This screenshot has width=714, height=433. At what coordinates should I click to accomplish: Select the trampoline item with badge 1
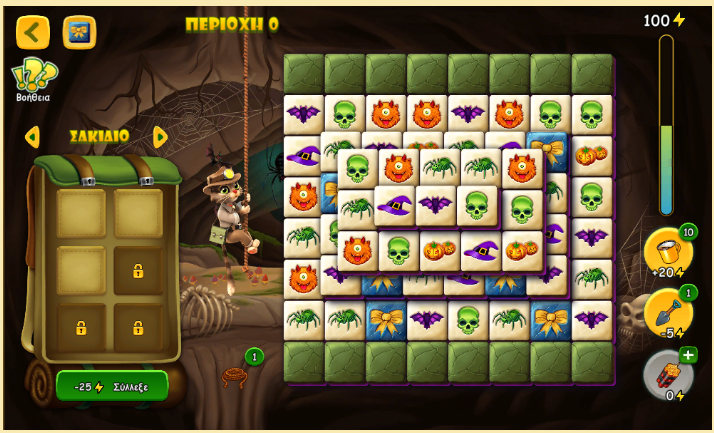[x=235, y=376]
